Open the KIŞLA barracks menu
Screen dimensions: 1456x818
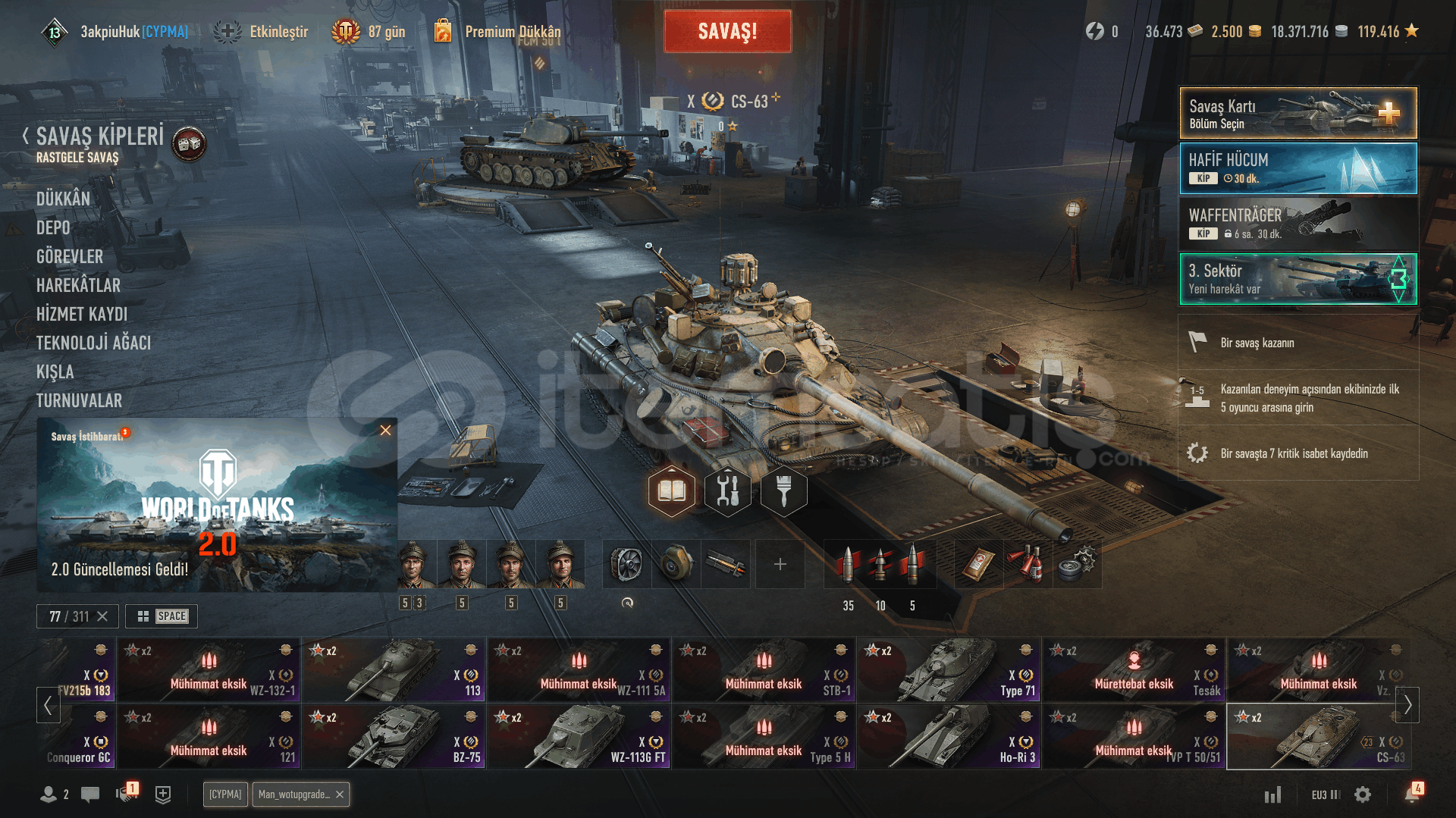(55, 371)
